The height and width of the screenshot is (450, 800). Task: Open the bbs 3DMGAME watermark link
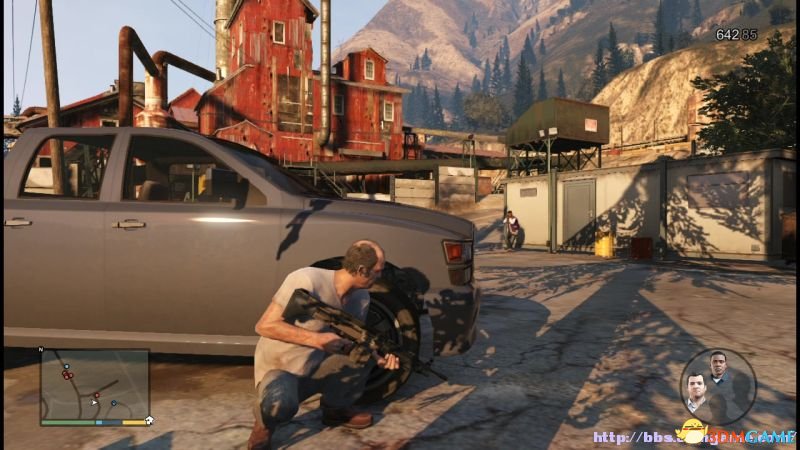click(692, 437)
